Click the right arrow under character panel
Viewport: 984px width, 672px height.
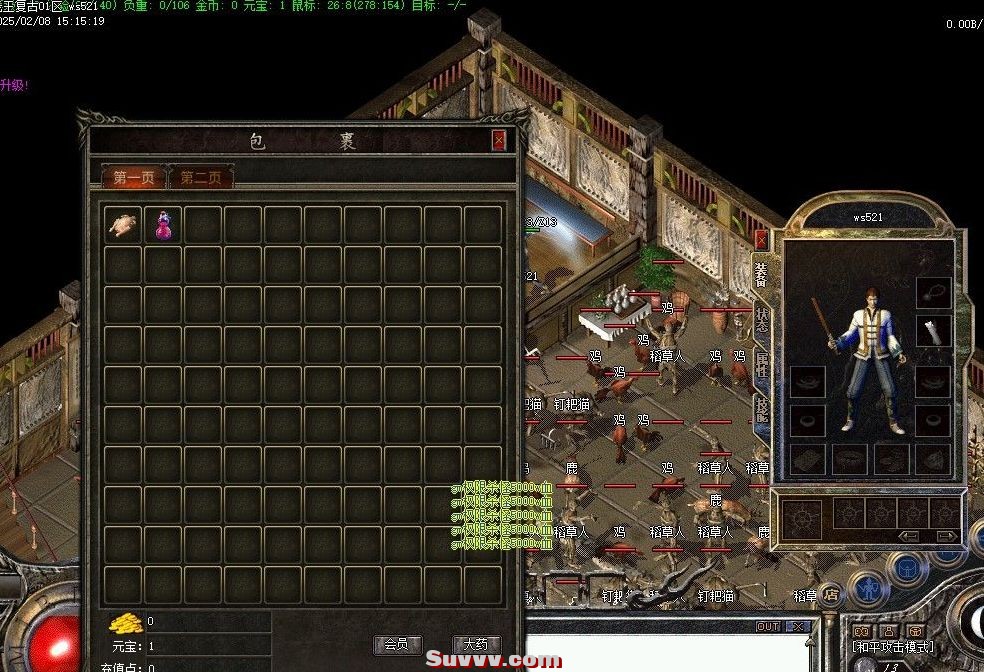point(945,536)
